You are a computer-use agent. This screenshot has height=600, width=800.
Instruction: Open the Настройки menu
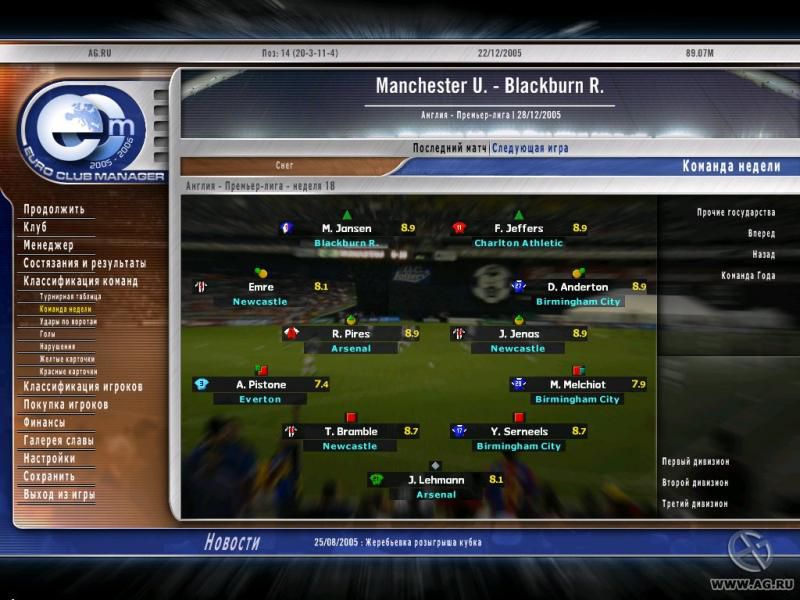49,459
